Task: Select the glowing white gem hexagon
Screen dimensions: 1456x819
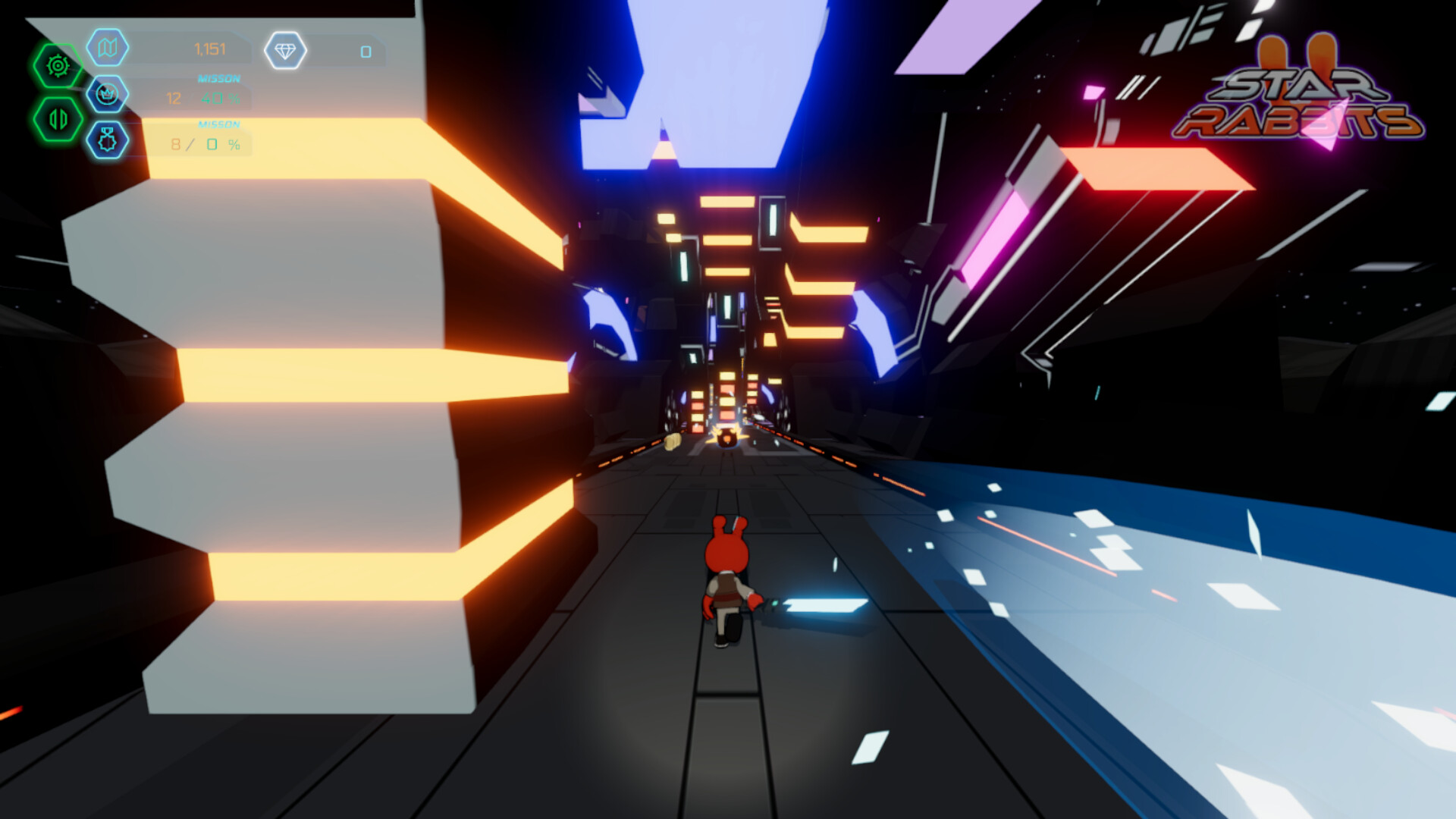Action: 287,50
